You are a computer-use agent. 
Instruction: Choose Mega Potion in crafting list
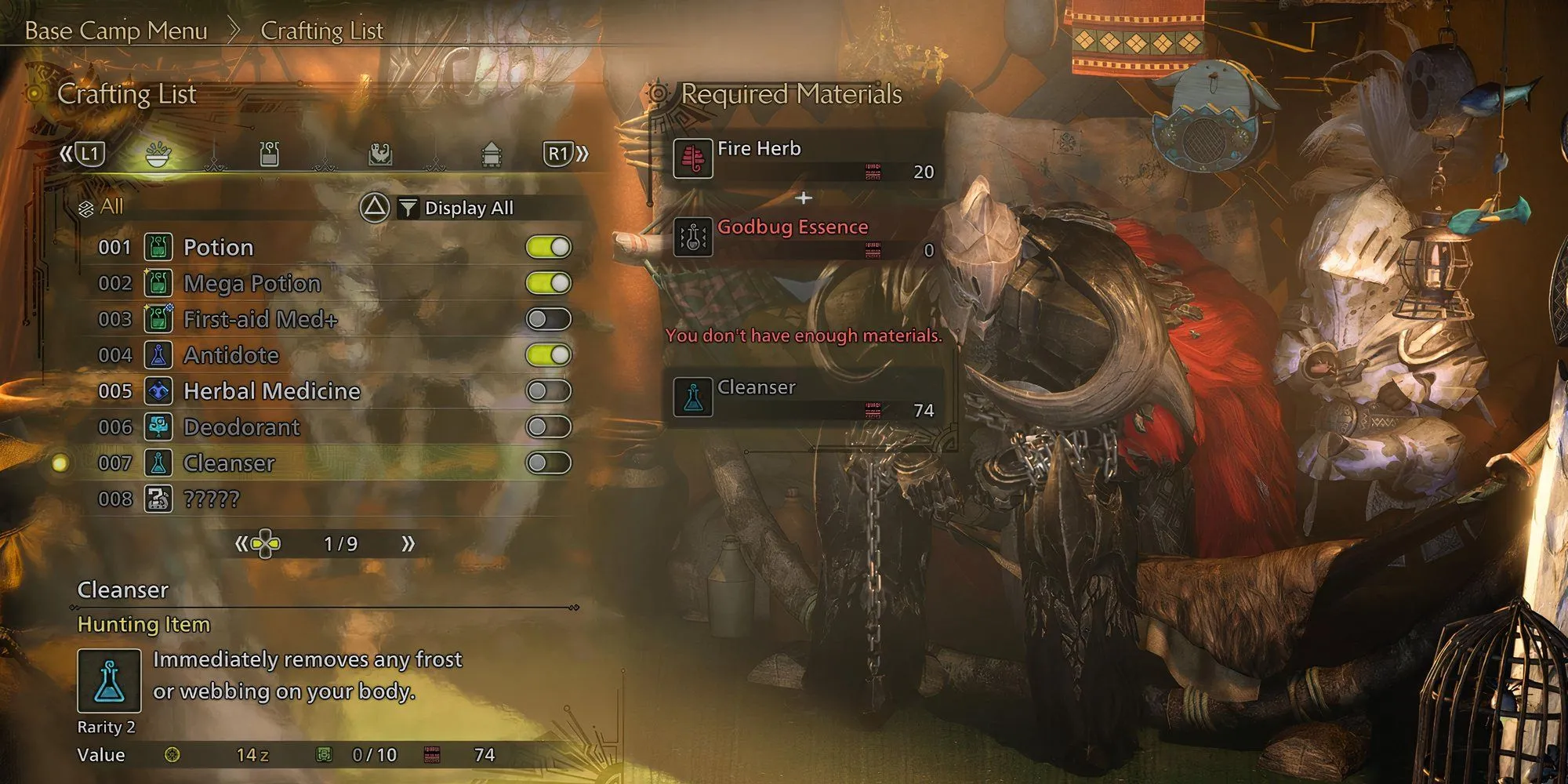point(252,284)
